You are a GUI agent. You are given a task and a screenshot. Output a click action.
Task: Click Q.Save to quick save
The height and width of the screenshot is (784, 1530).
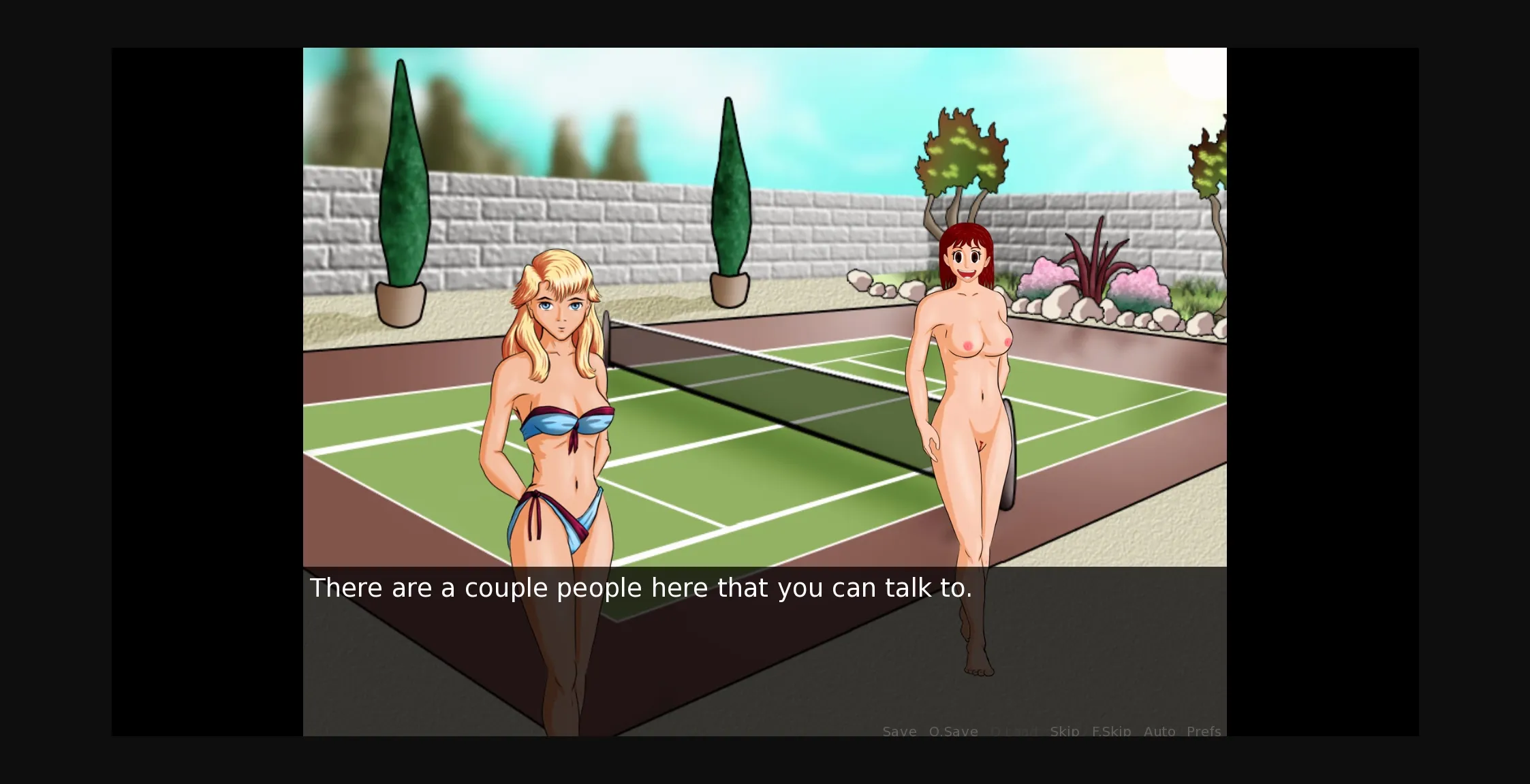(953, 731)
